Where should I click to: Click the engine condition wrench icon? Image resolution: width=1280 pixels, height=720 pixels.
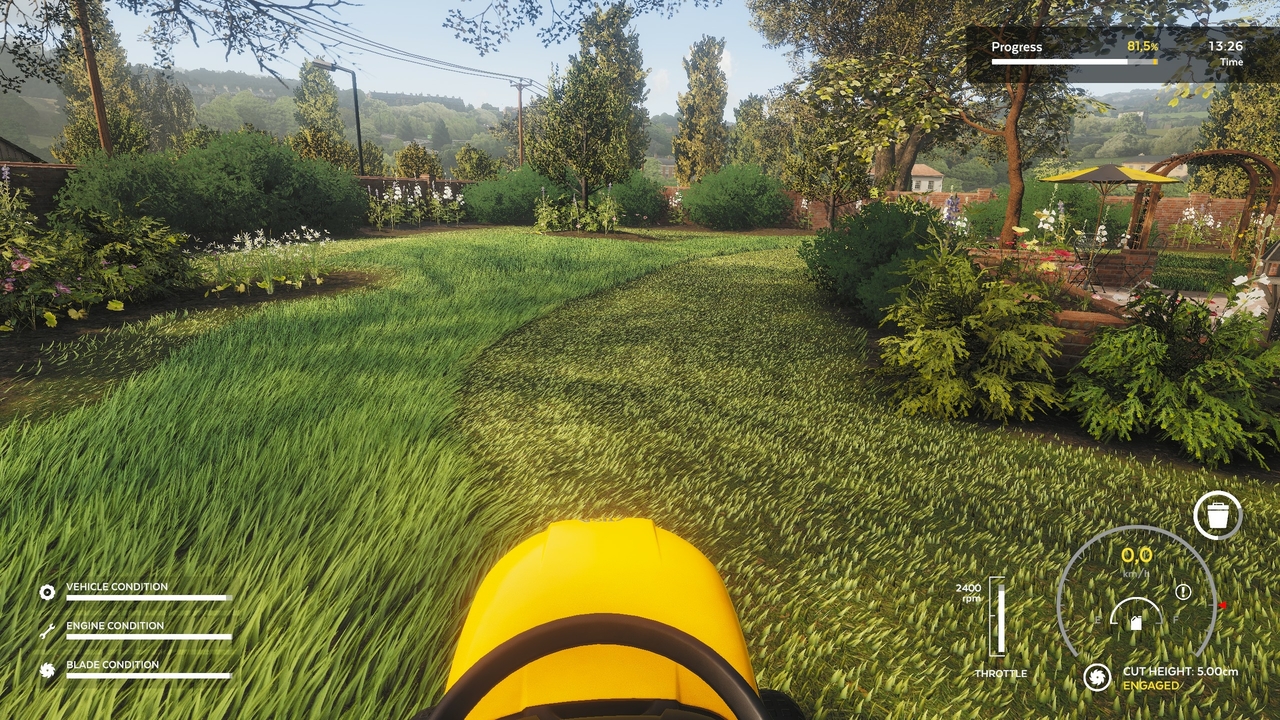tap(47, 631)
